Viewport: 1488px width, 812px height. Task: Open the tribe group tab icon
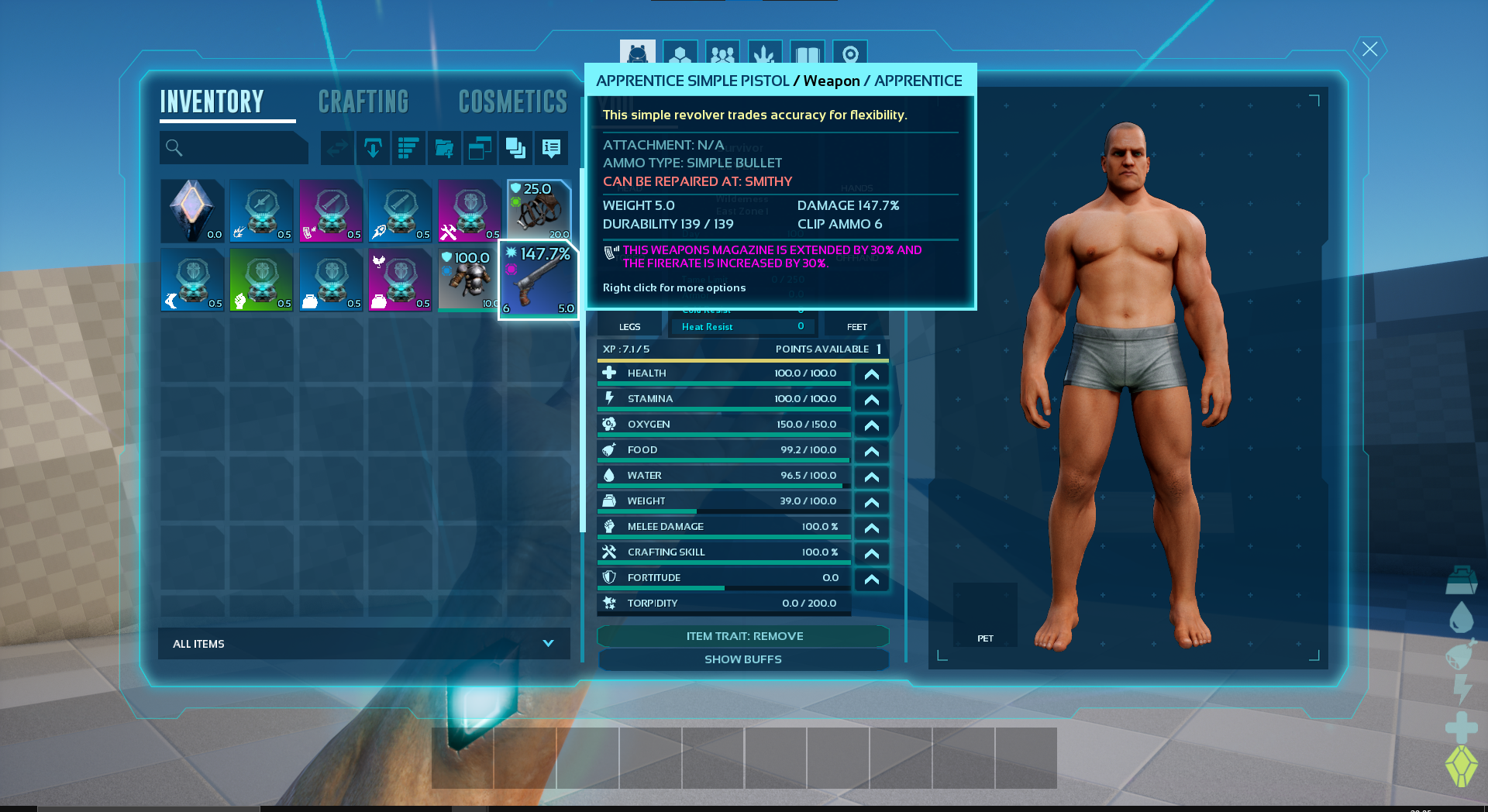pyautogui.click(x=722, y=55)
